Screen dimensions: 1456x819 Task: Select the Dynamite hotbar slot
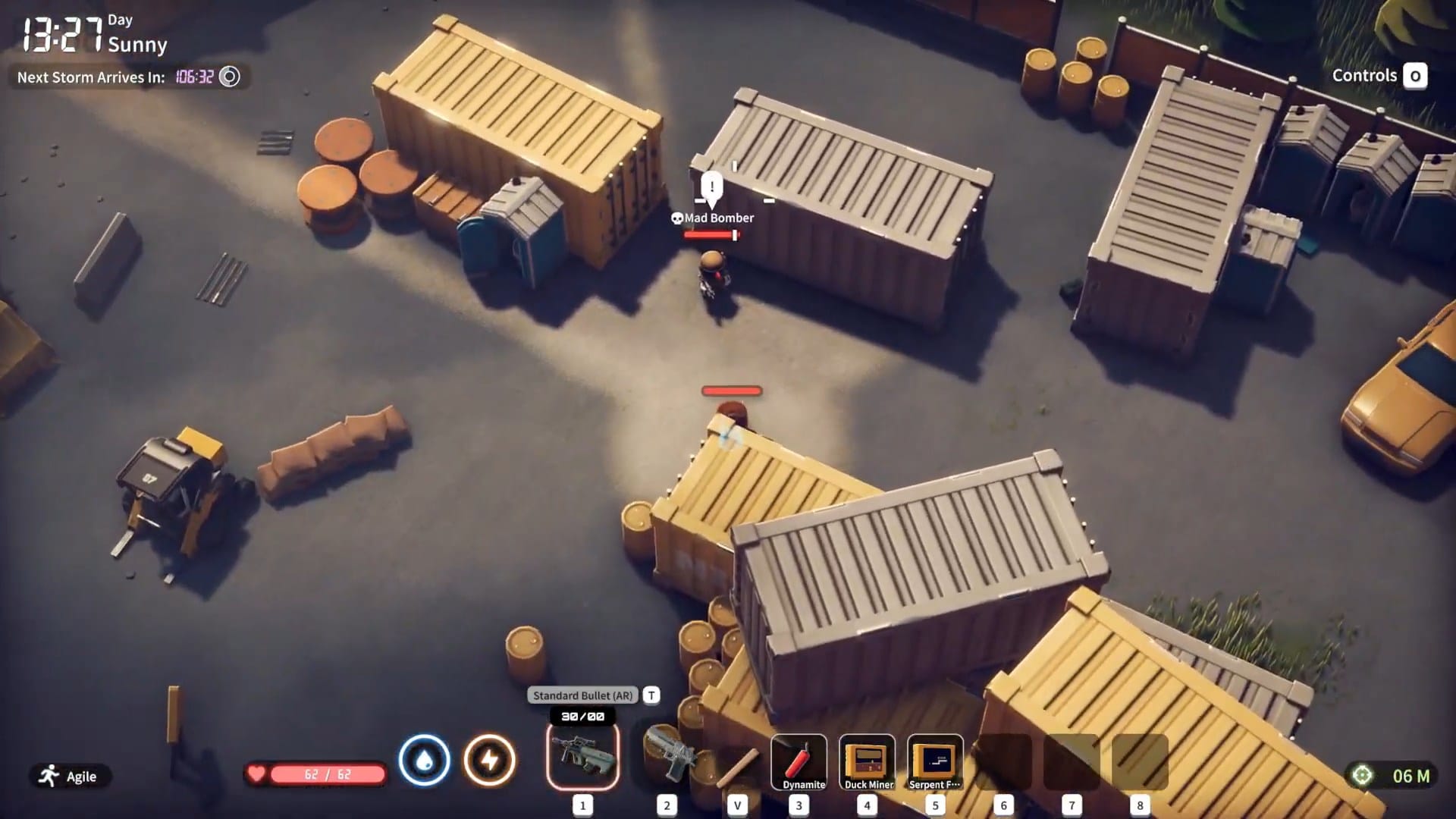coord(799,761)
